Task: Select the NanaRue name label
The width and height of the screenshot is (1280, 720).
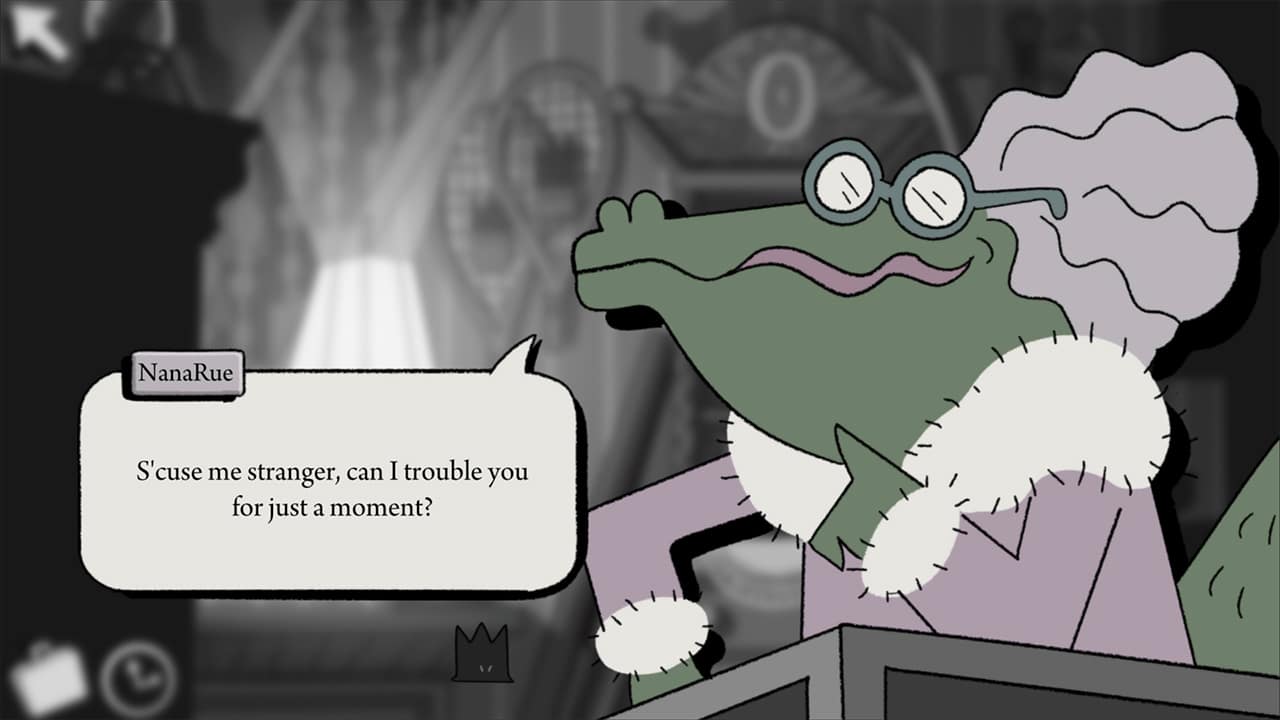Action: coord(190,371)
